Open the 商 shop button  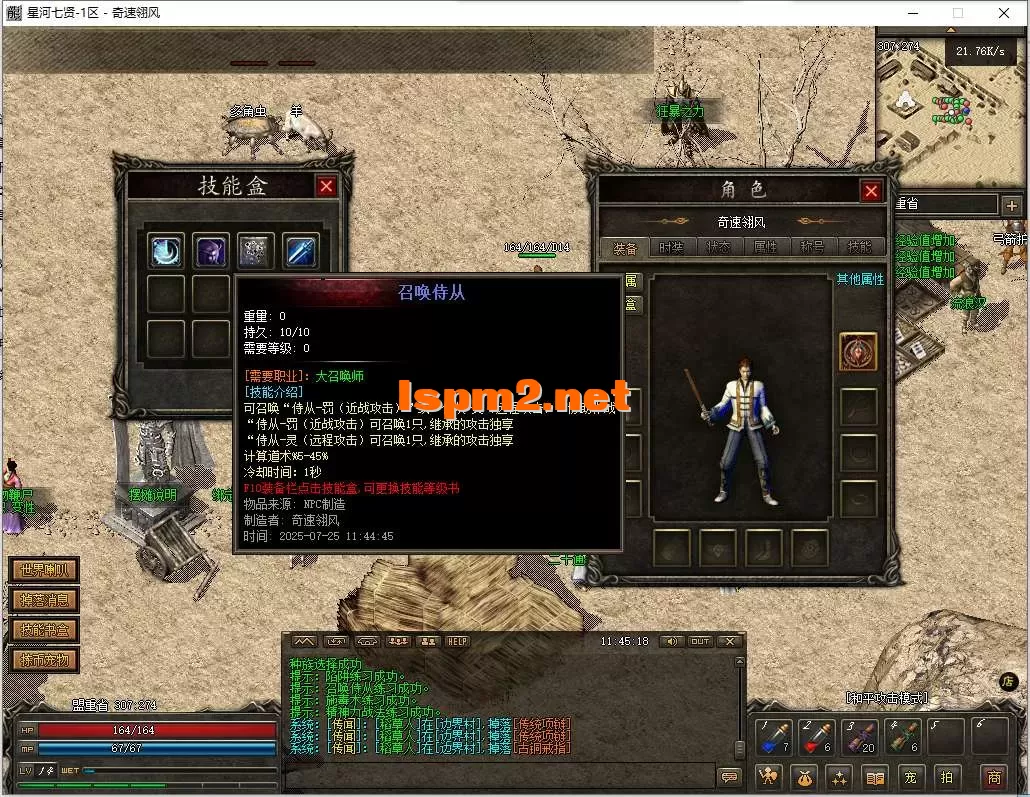[993, 777]
